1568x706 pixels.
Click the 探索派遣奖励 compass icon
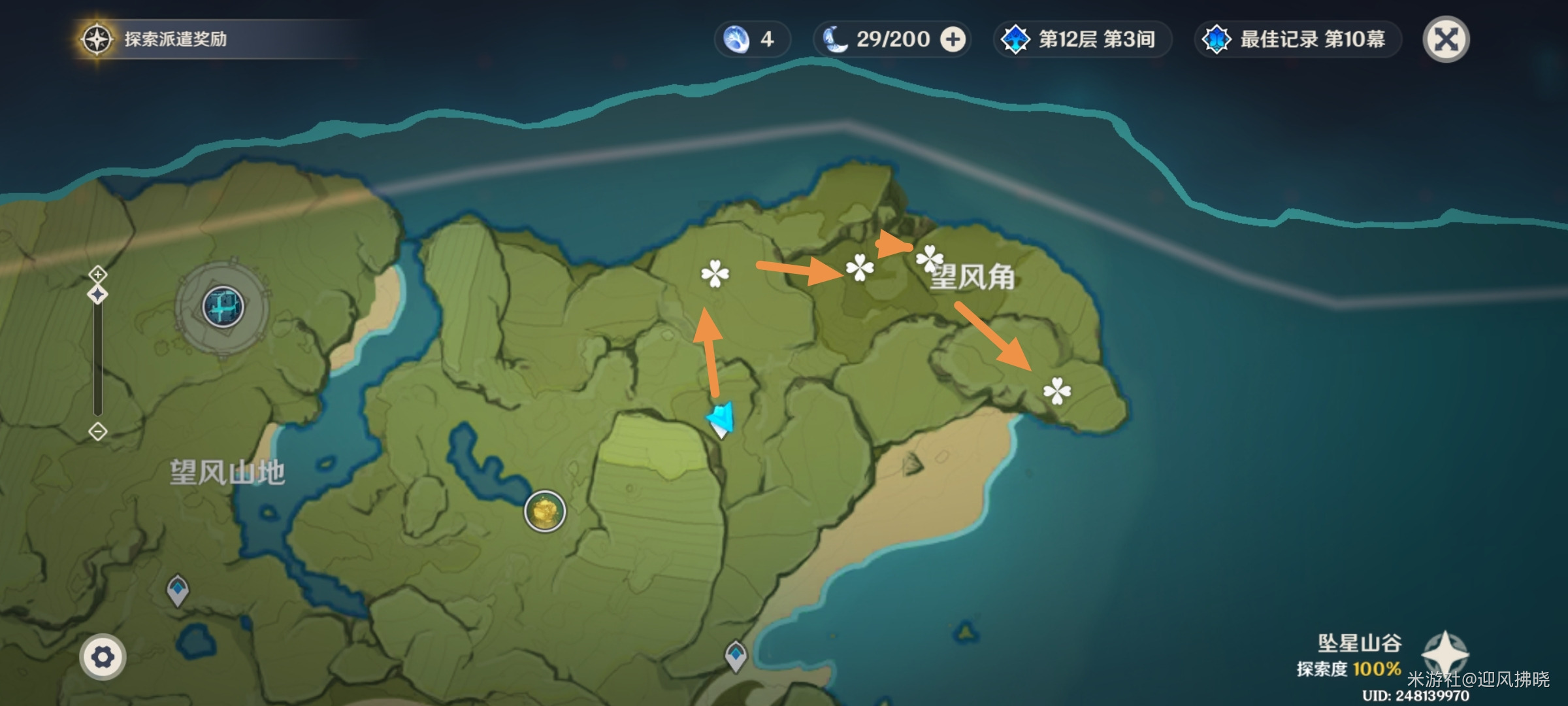(x=96, y=39)
